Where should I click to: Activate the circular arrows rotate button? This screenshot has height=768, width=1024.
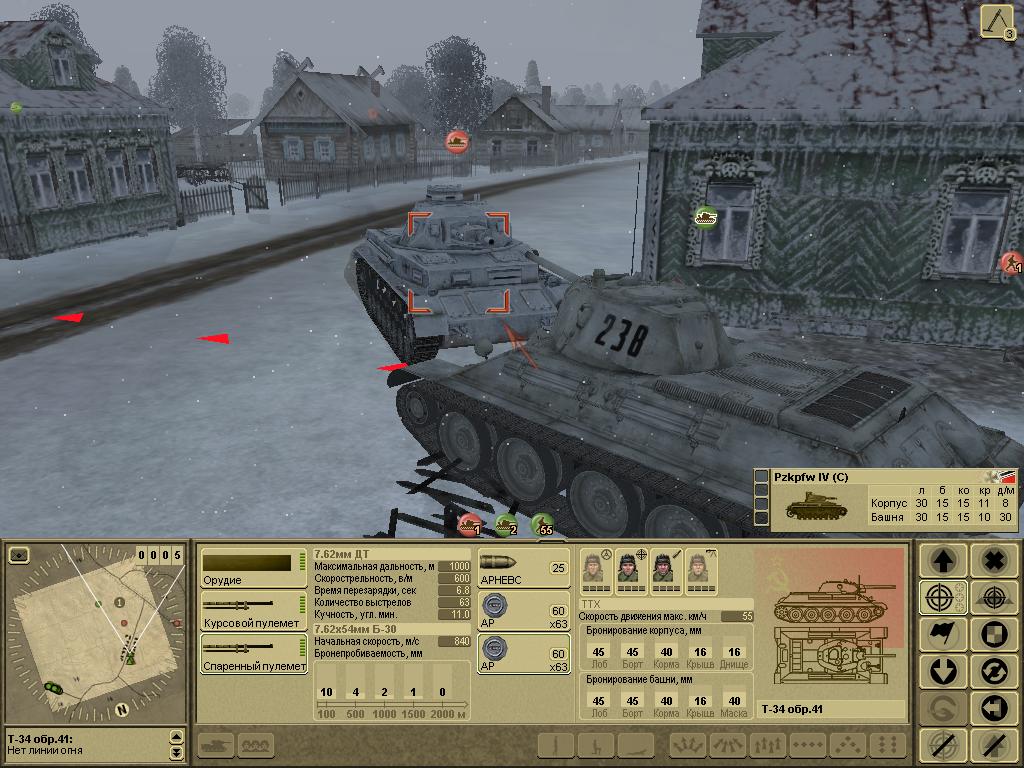click(x=992, y=671)
